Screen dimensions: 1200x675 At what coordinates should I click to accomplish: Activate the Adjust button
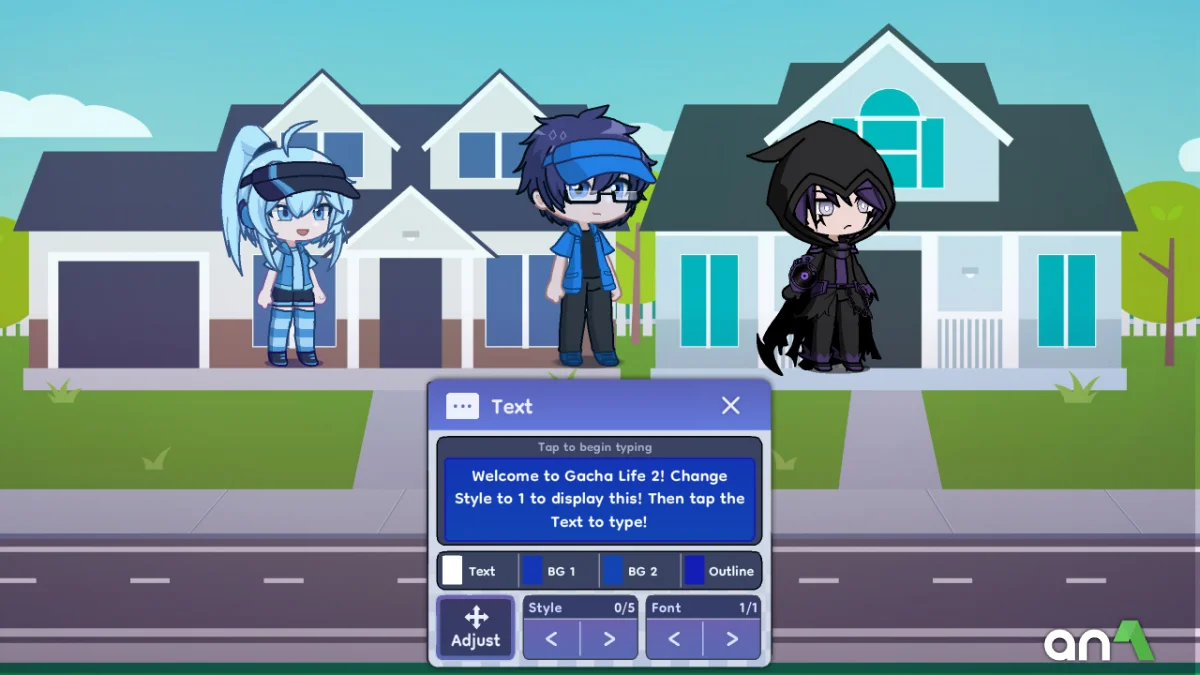tap(476, 628)
